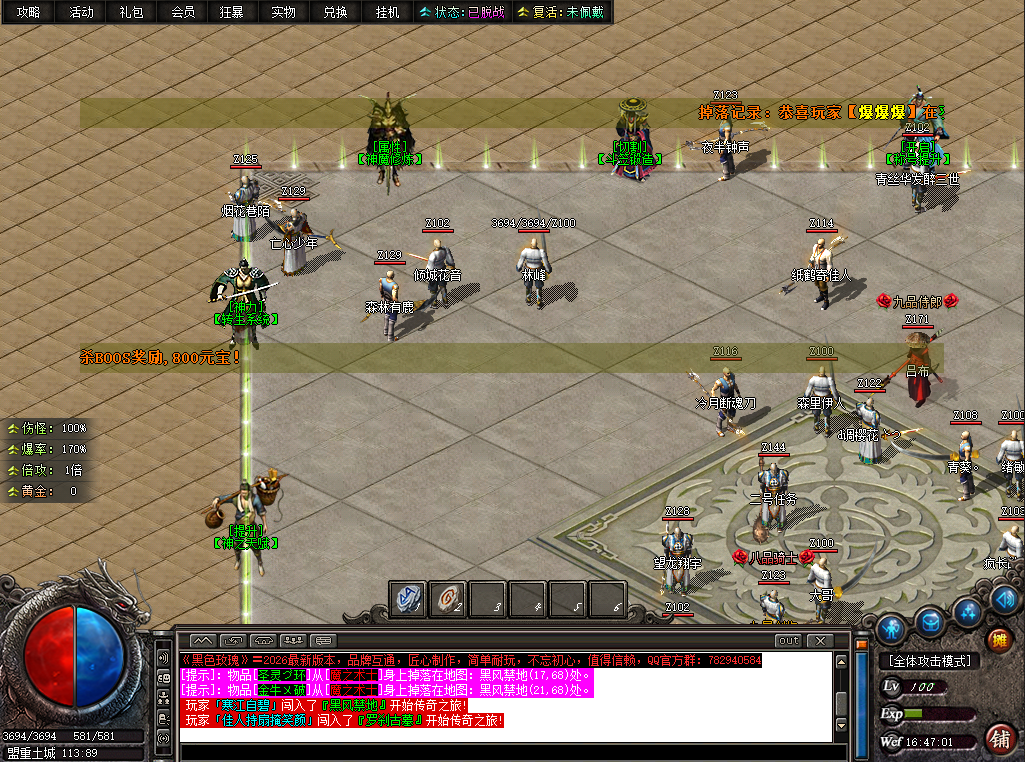This screenshot has width=1025, height=762.
Task: Open the 铺 shop button
Action: pyautogui.click(x=997, y=739)
